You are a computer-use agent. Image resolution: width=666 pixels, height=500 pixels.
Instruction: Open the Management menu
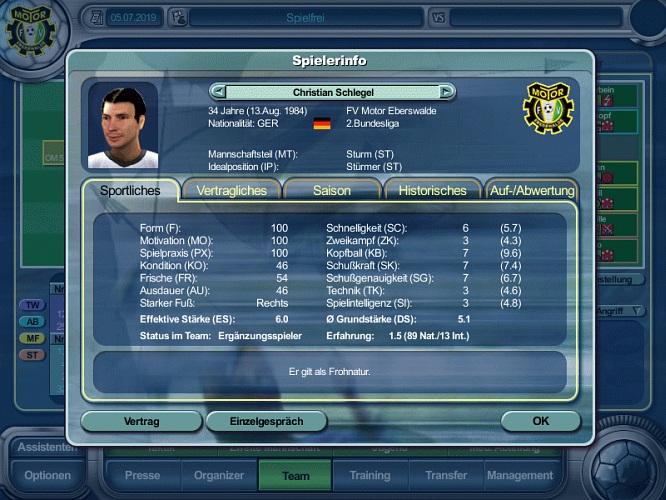tap(520, 476)
